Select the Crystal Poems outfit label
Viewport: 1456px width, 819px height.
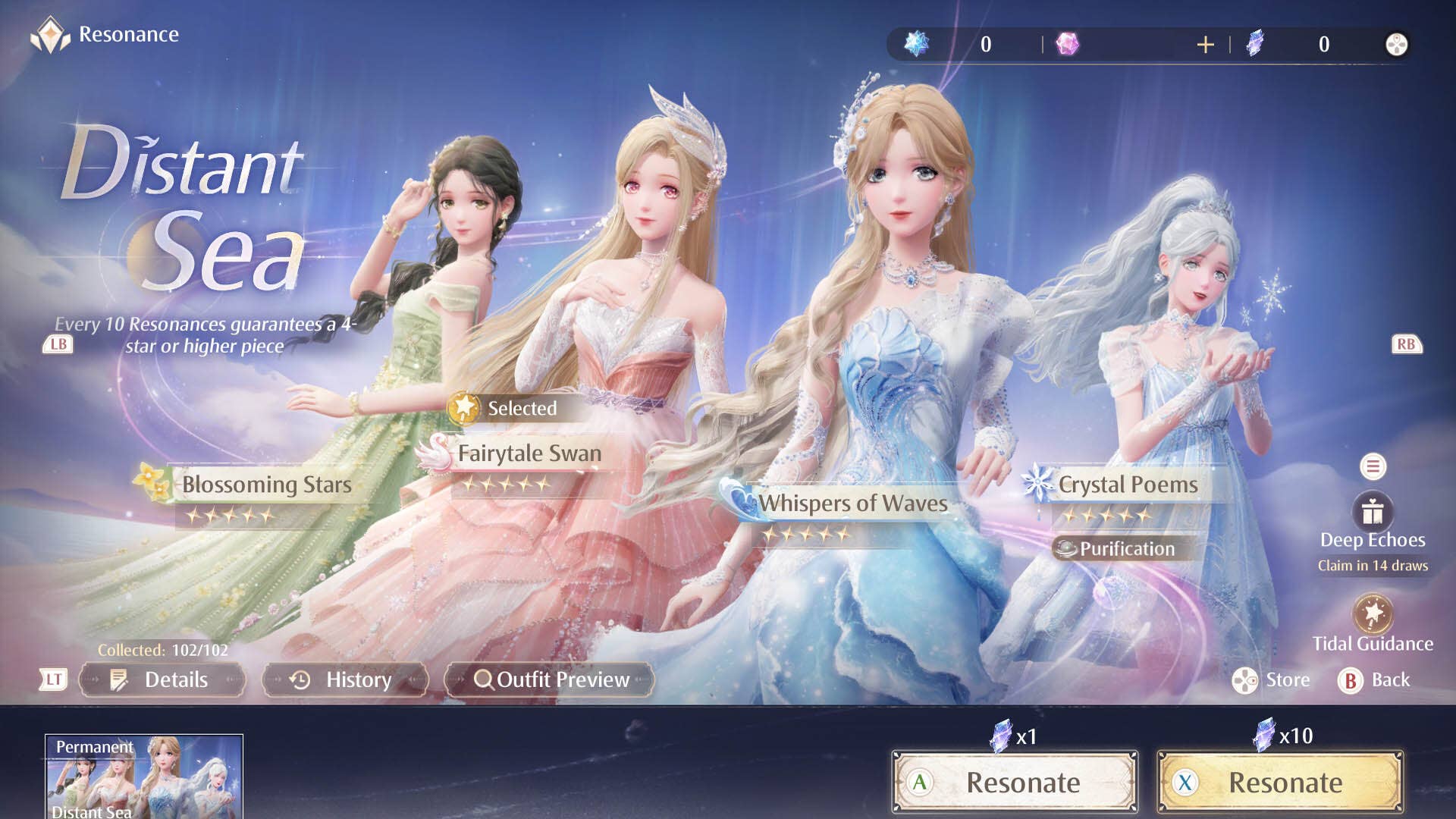[x=1127, y=485]
